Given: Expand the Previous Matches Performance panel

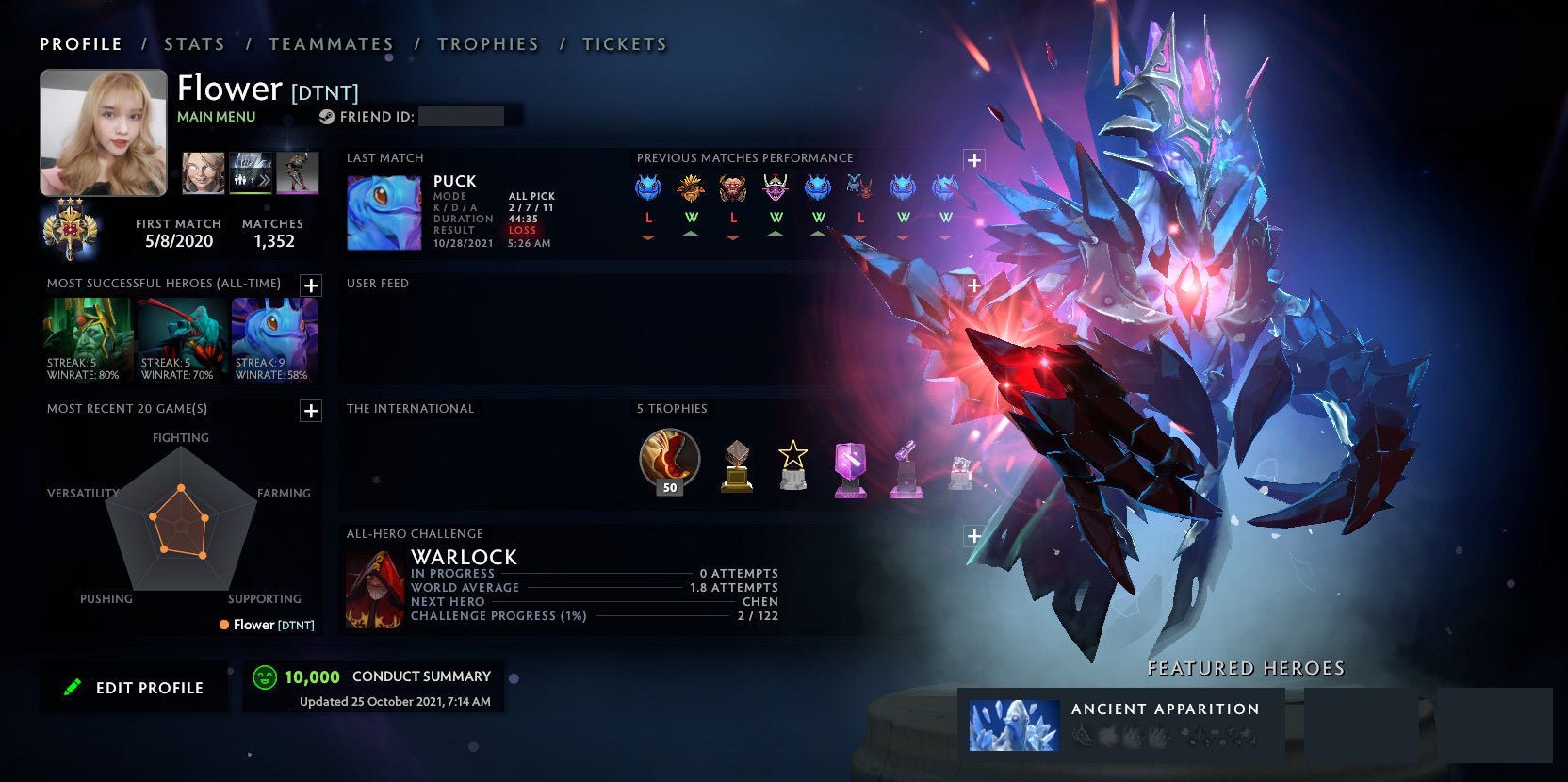Looking at the screenshot, I should [x=973, y=160].
